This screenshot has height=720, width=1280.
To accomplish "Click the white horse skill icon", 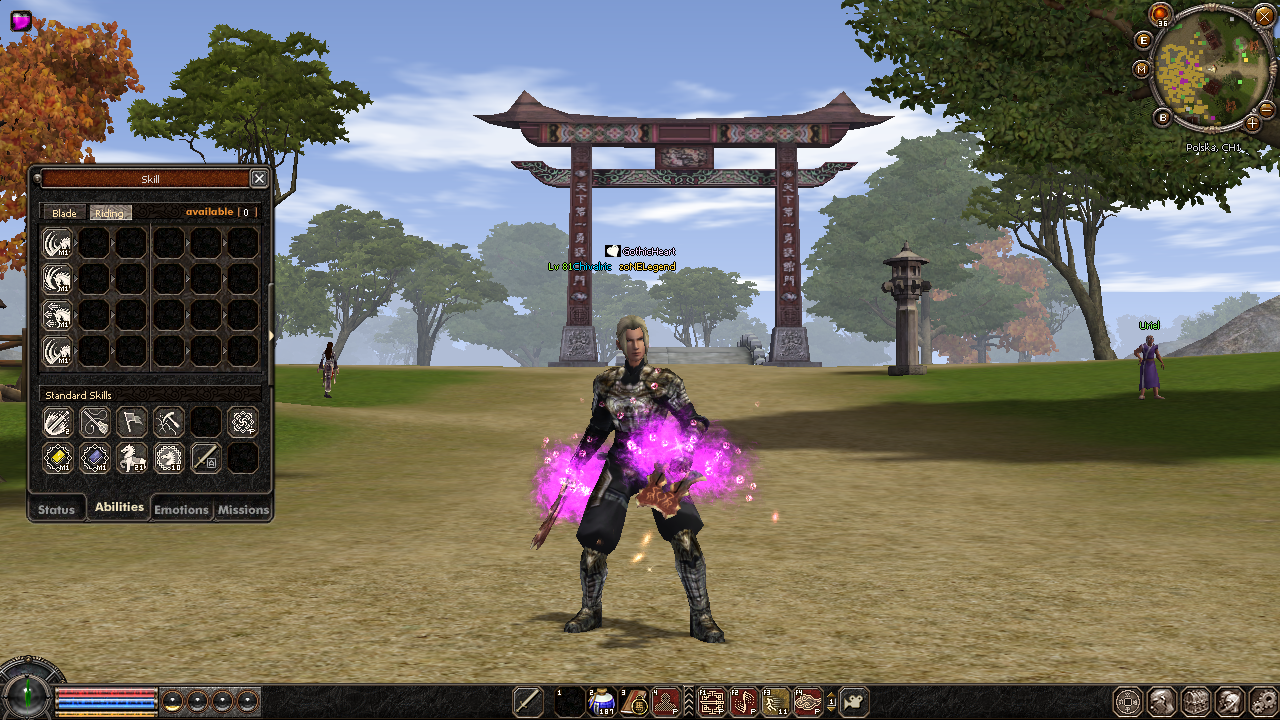I will [x=132, y=459].
